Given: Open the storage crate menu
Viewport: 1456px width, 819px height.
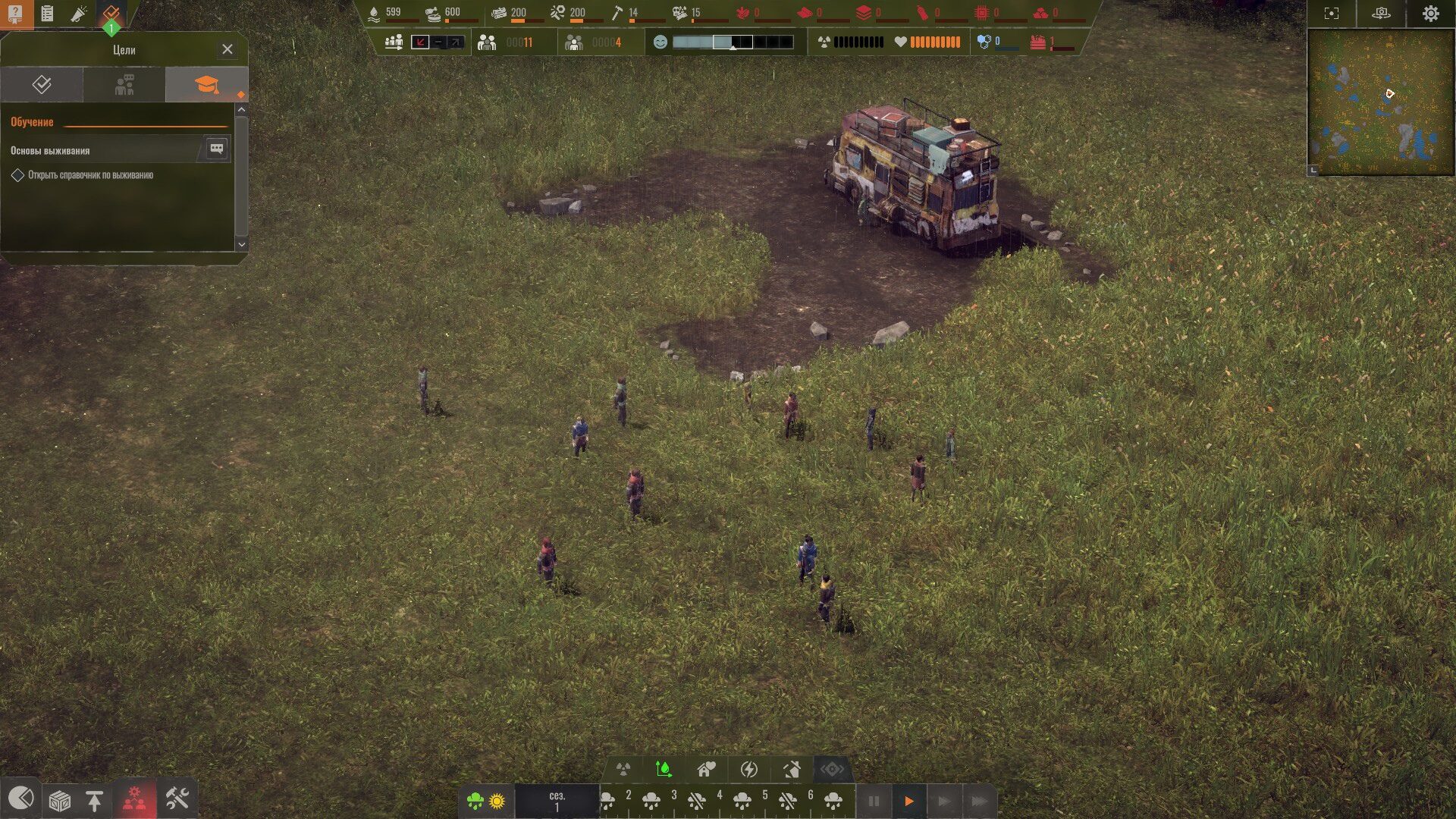Looking at the screenshot, I should [59, 800].
